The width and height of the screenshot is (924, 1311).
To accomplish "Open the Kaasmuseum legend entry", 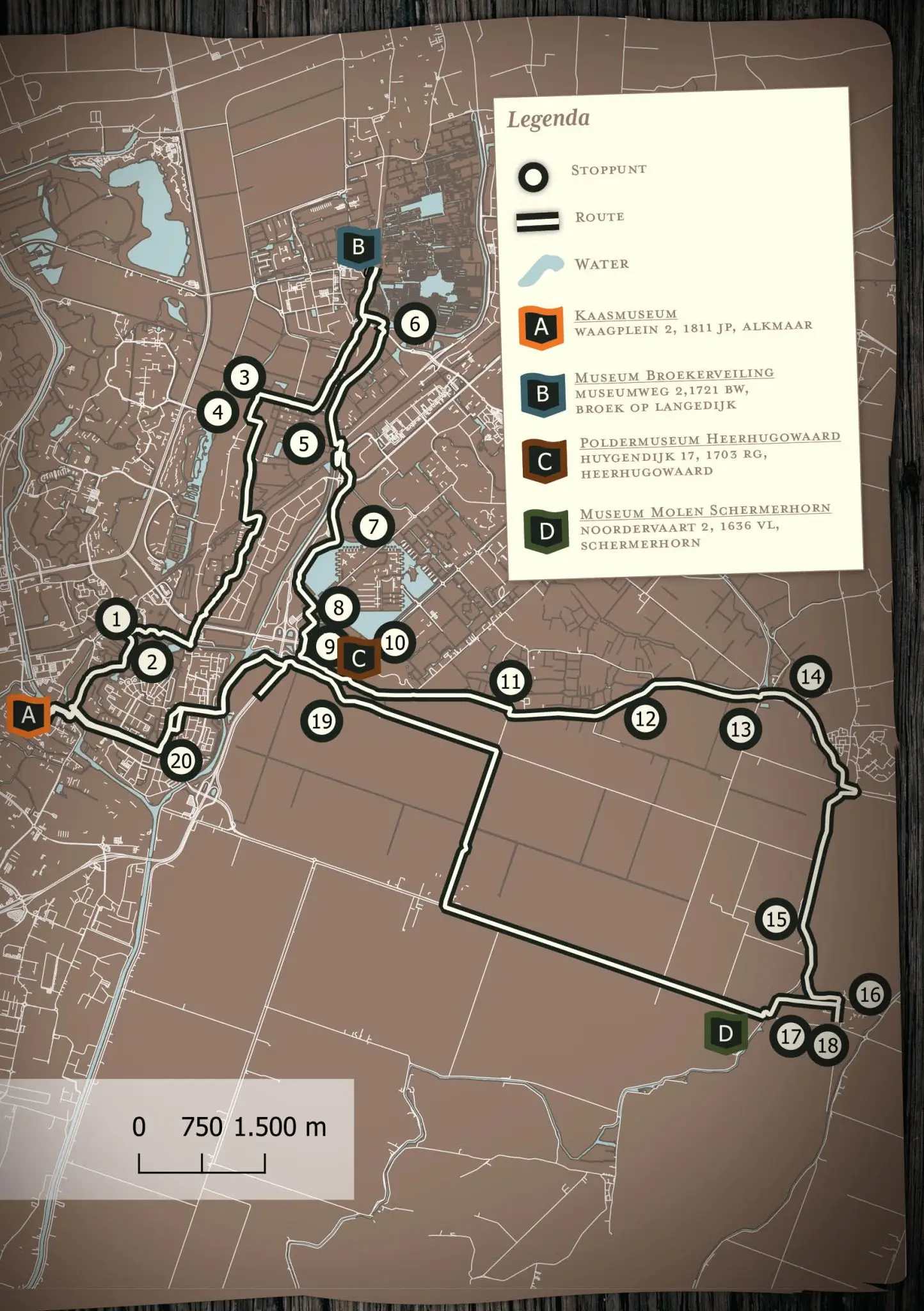I will click(x=625, y=314).
